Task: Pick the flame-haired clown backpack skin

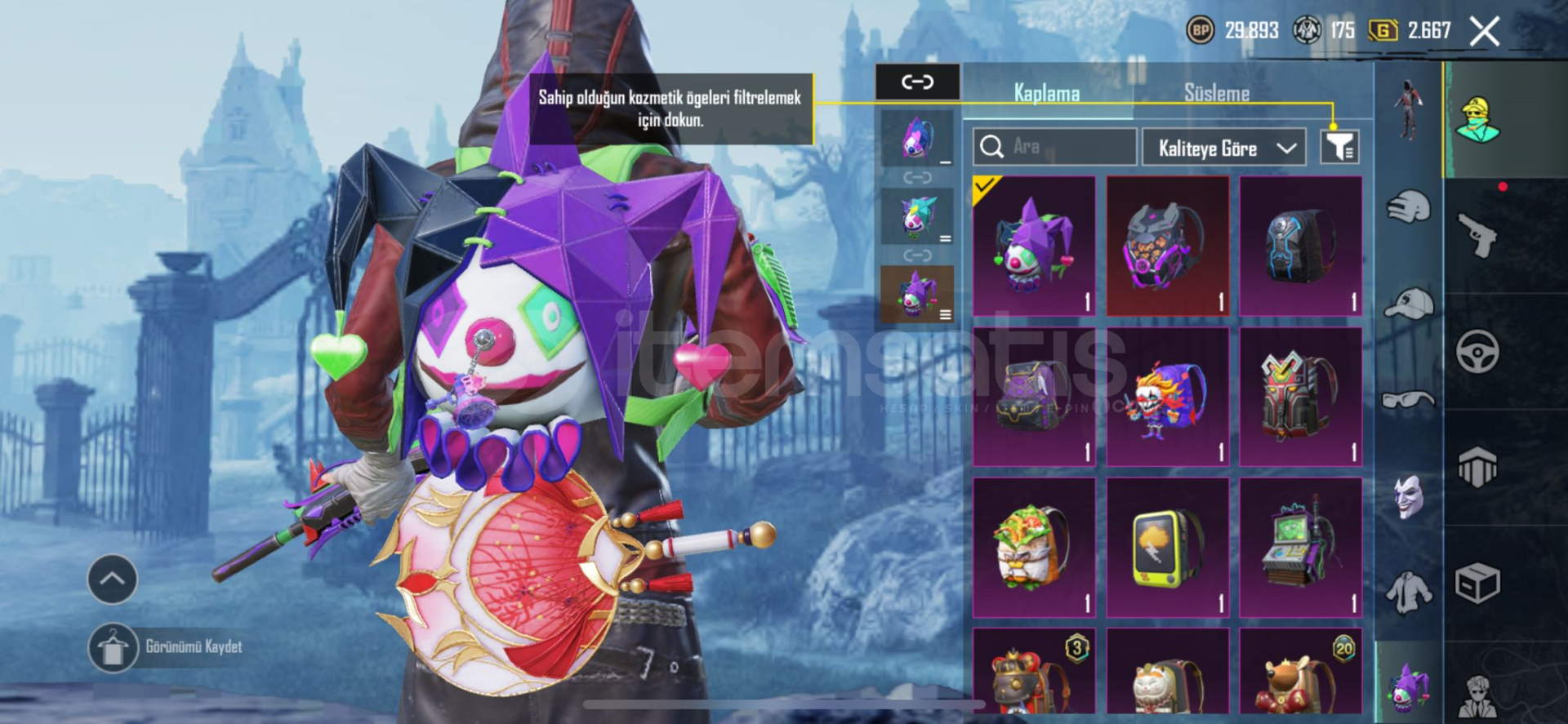Action: pos(1167,397)
